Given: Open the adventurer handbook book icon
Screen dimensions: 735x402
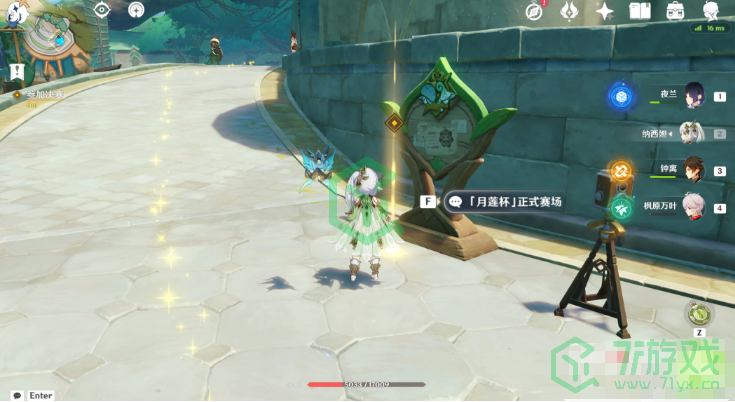Looking at the screenshot, I should [640, 11].
